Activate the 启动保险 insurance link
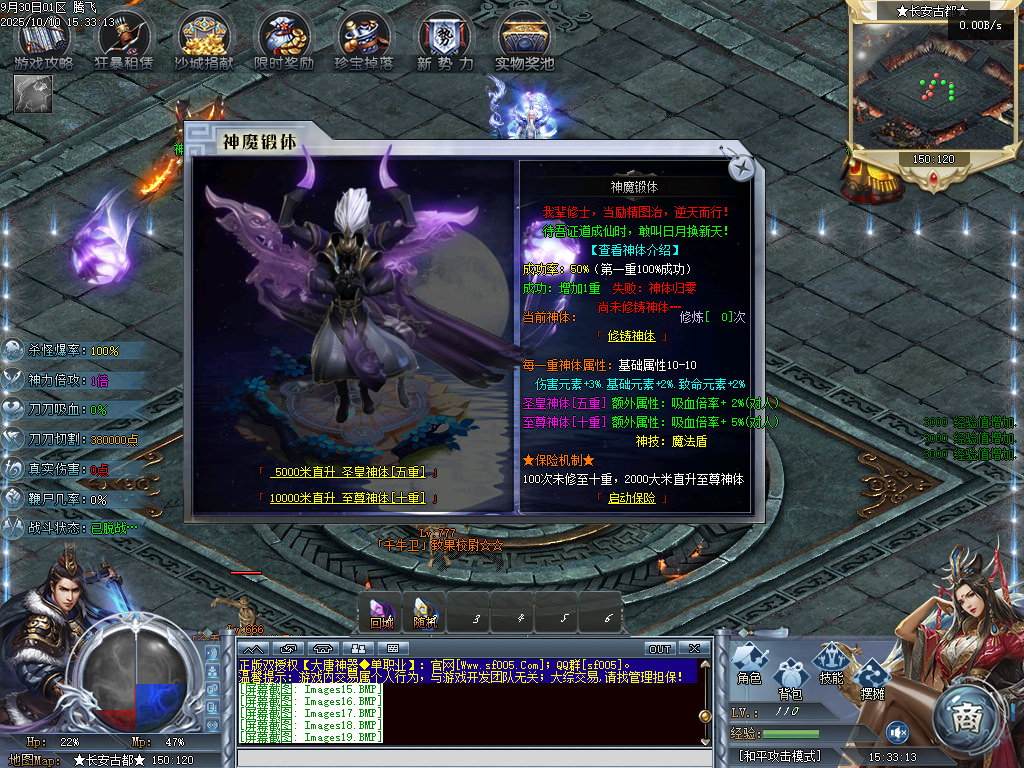The width and height of the screenshot is (1024, 768). [x=631, y=498]
